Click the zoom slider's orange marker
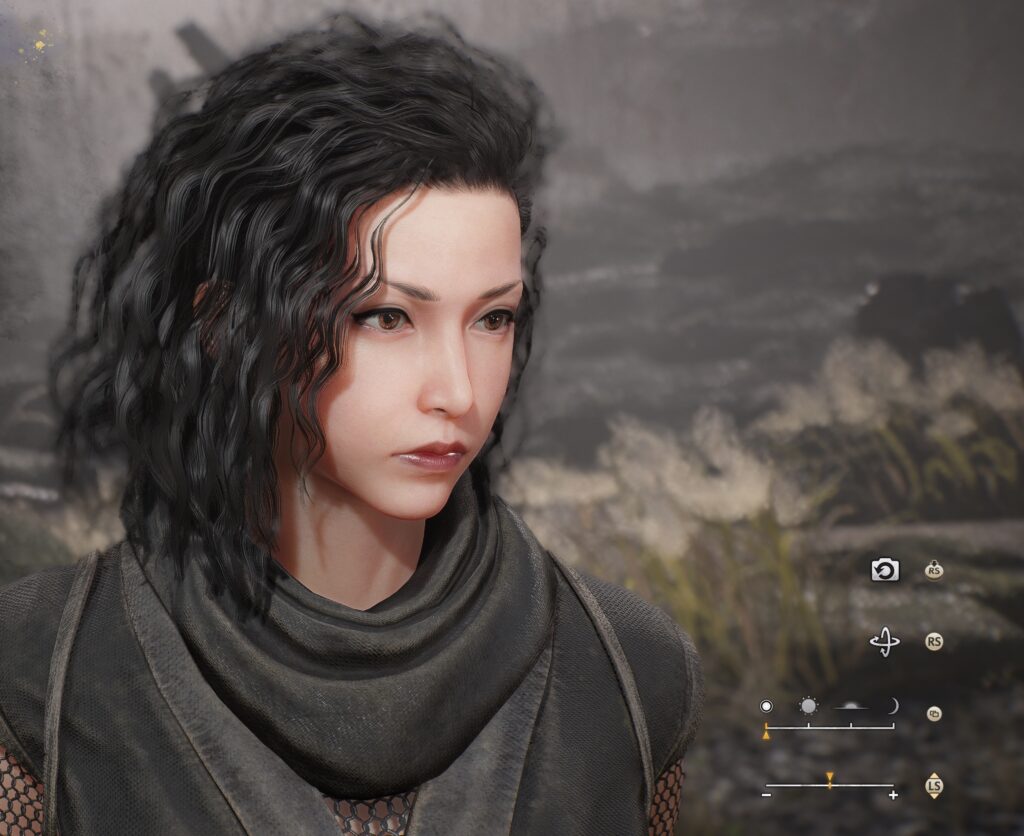Image resolution: width=1024 pixels, height=836 pixels. (829, 778)
